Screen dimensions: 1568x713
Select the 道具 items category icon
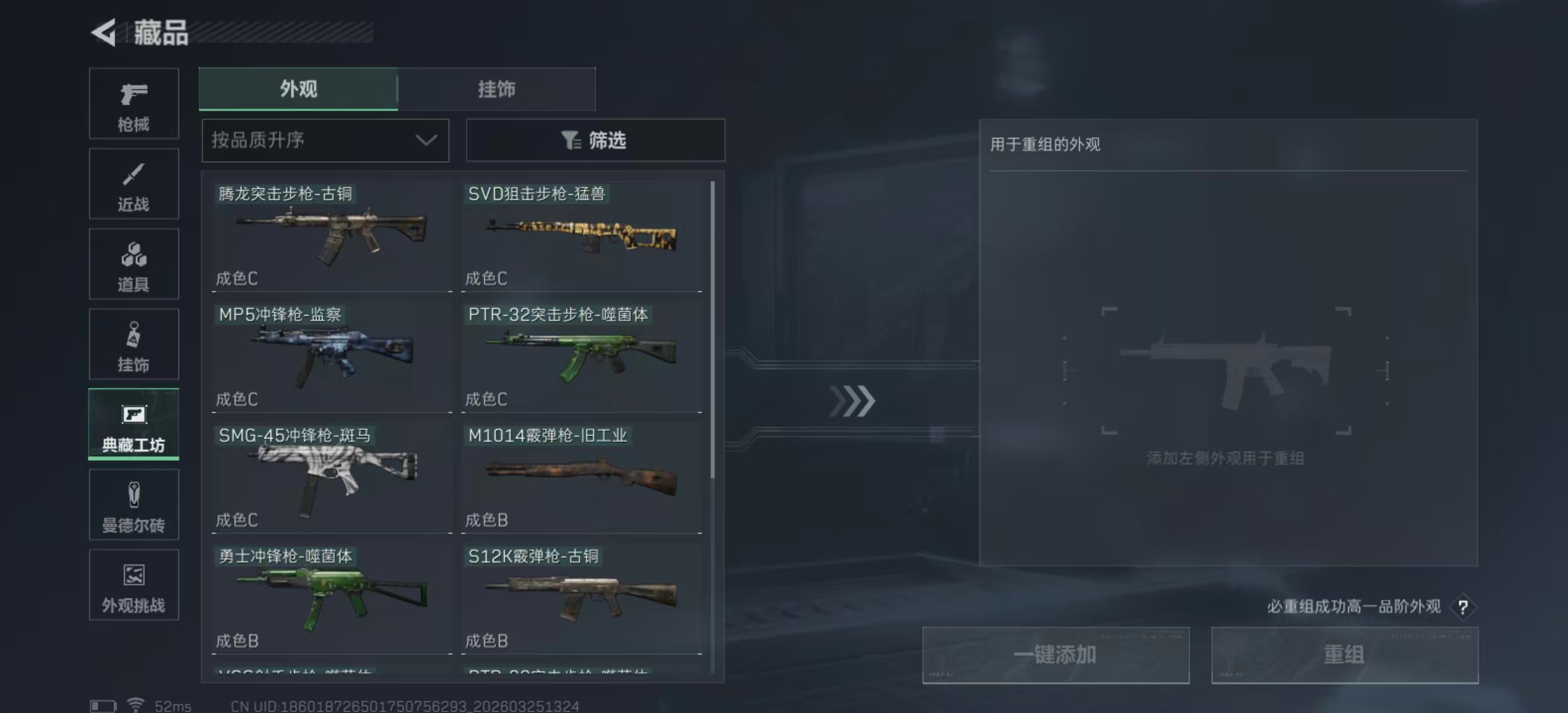tap(133, 264)
